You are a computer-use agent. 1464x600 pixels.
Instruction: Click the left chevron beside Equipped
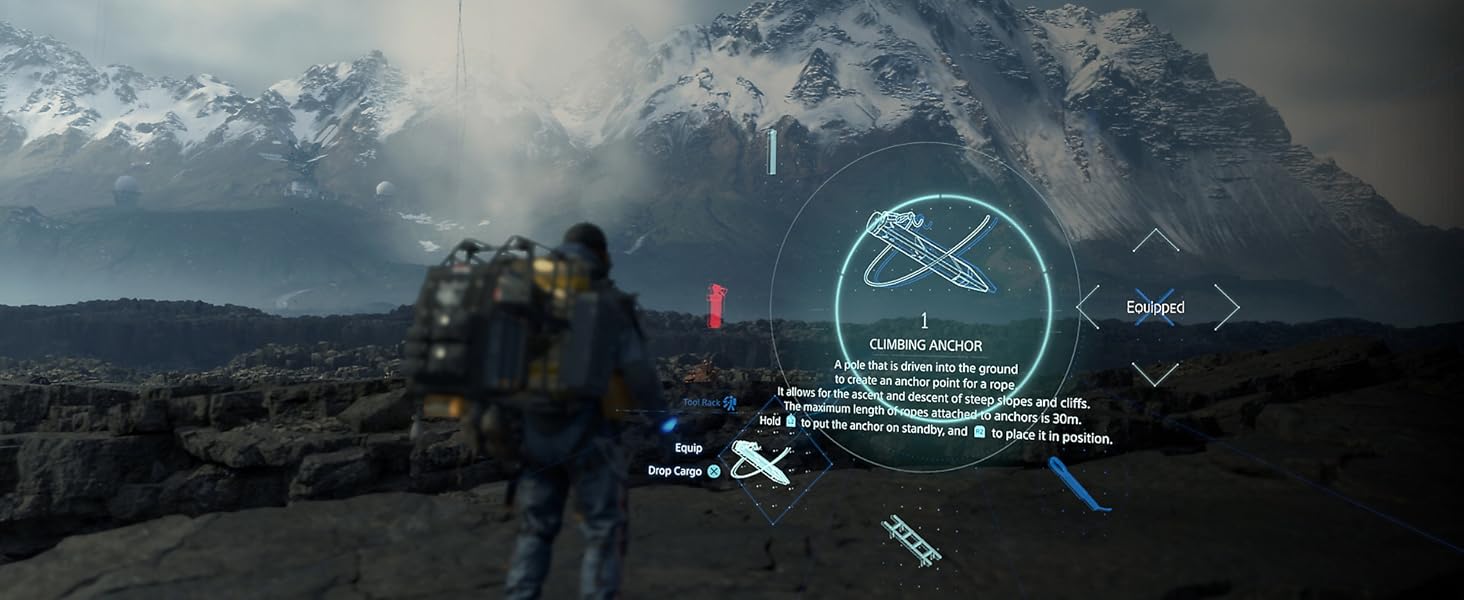coord(1088,307)
